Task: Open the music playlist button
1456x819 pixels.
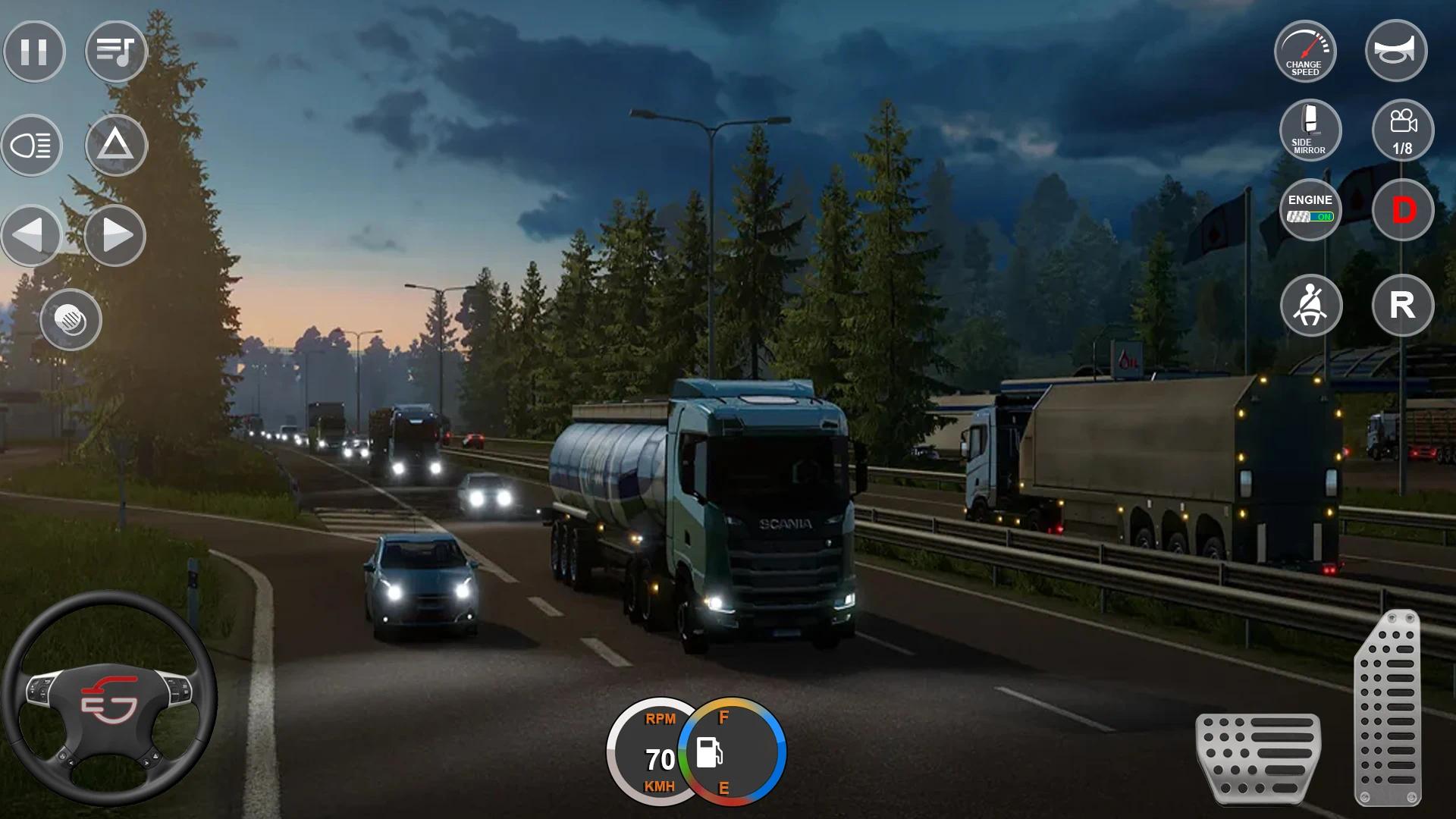Action: pyautogui.click(x=115, y=52)
